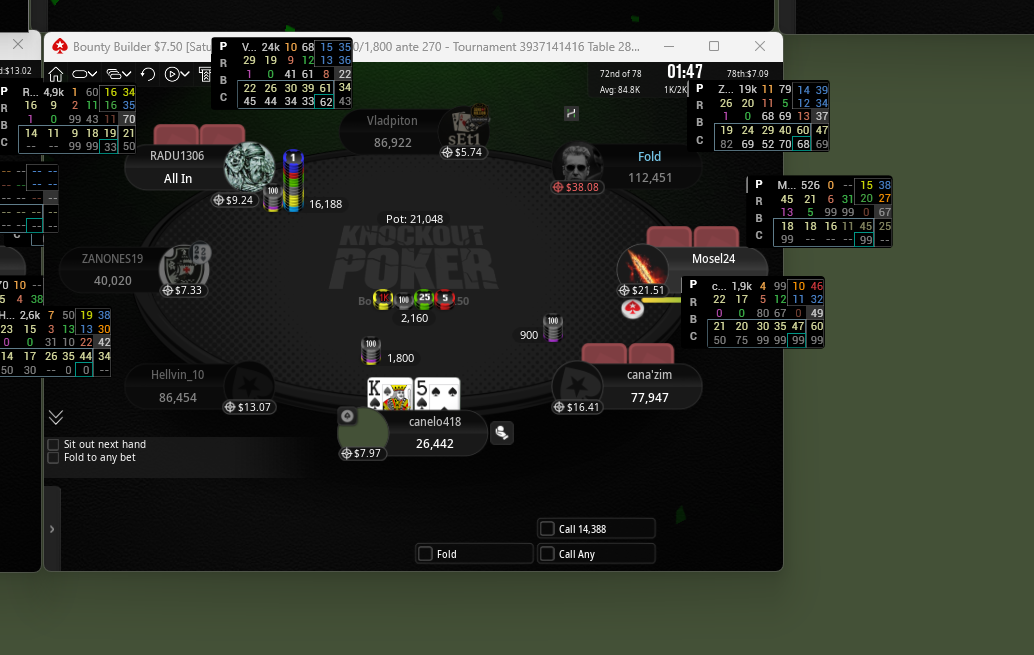Click the circular arrow refresh icon

[148, 74]
